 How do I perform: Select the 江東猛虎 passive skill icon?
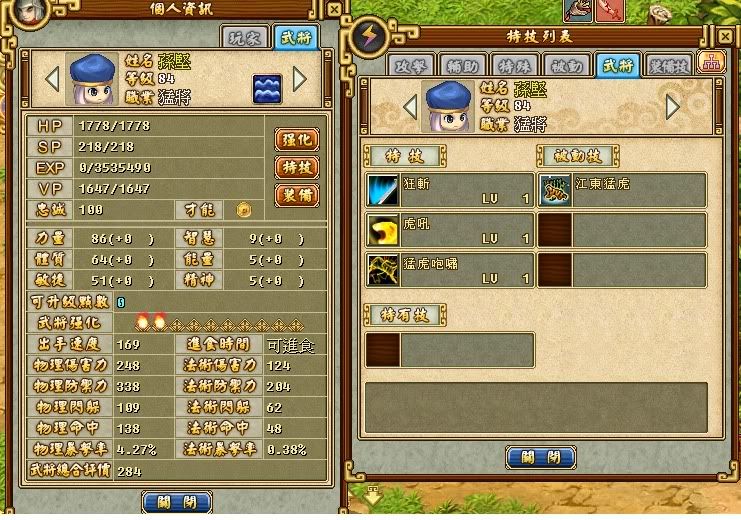point(556,190)
